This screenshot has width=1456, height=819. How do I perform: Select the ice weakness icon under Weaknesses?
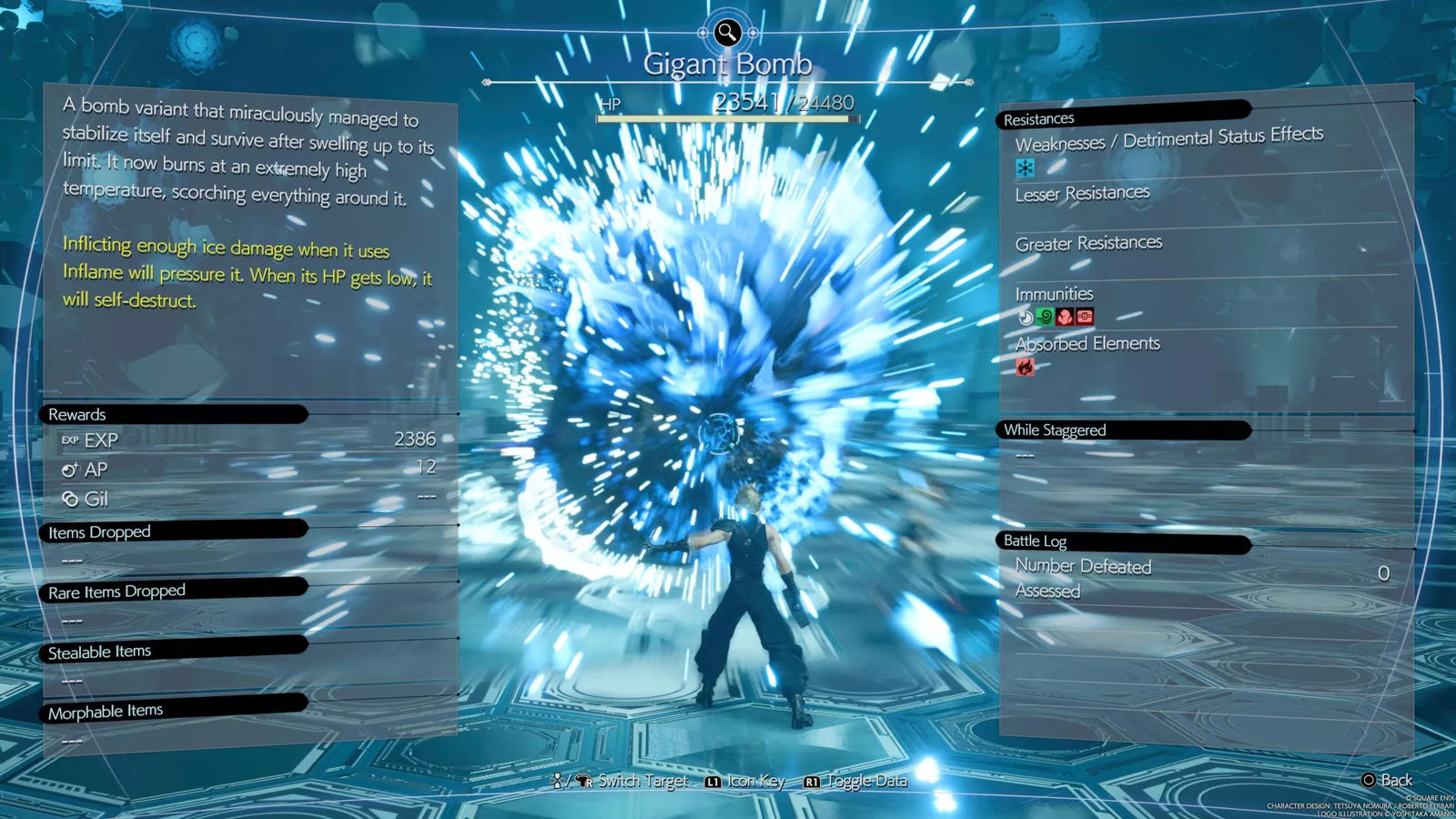(x=1025, y=168)
